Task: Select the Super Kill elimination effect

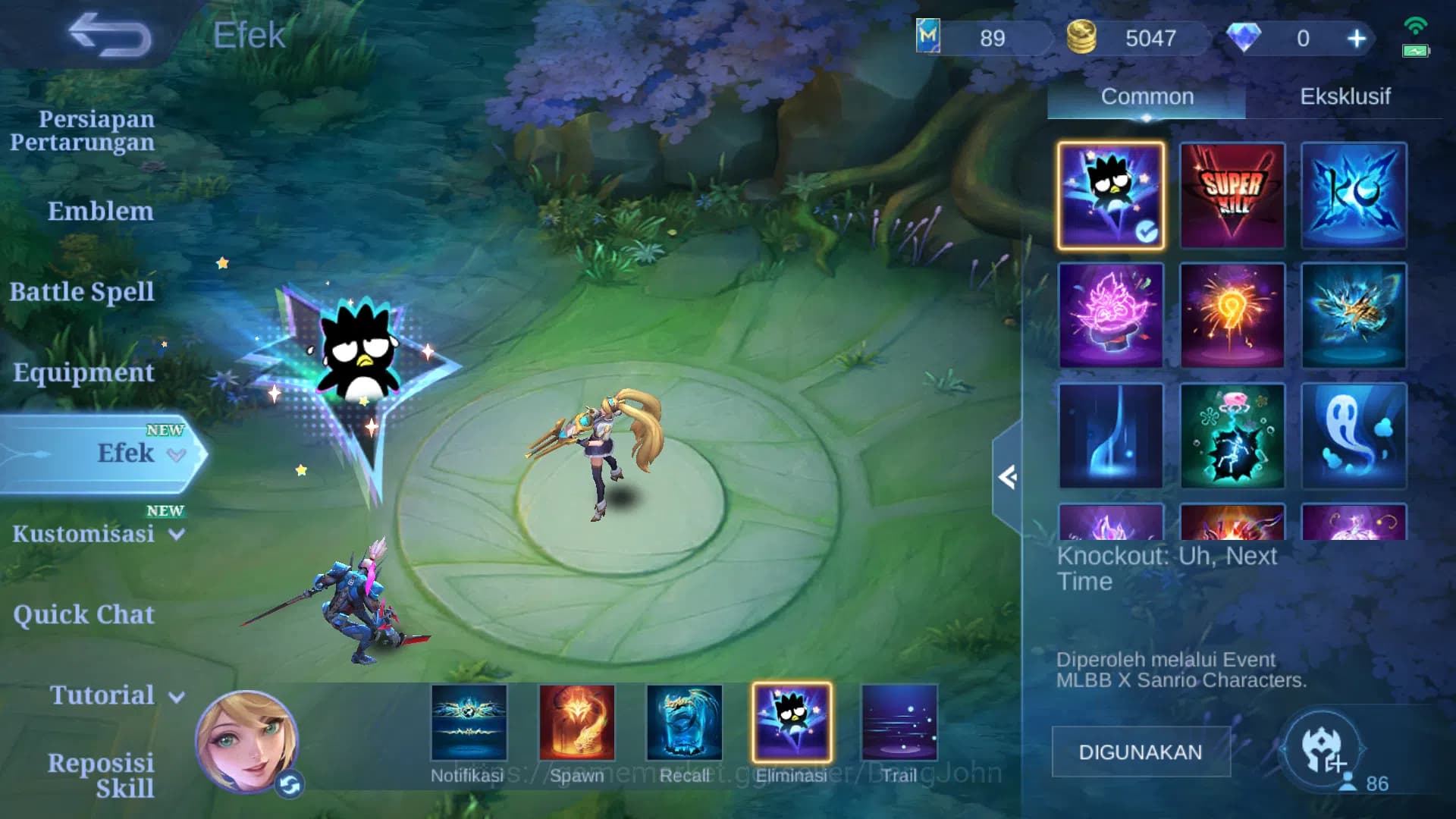Action: 1232,196
